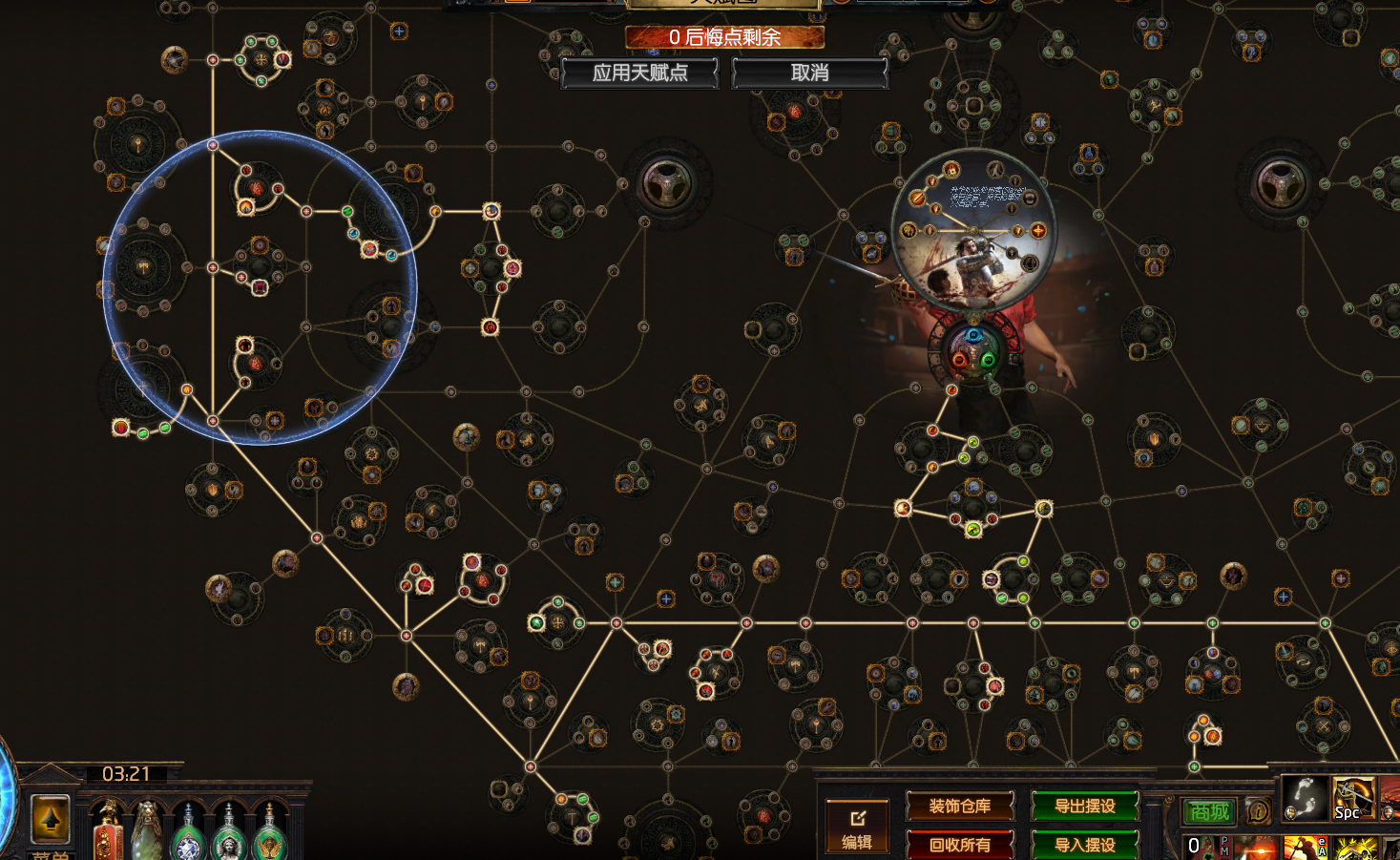
Task: Reclaim all decorations (回收所有)
Action: pos(959,845)
